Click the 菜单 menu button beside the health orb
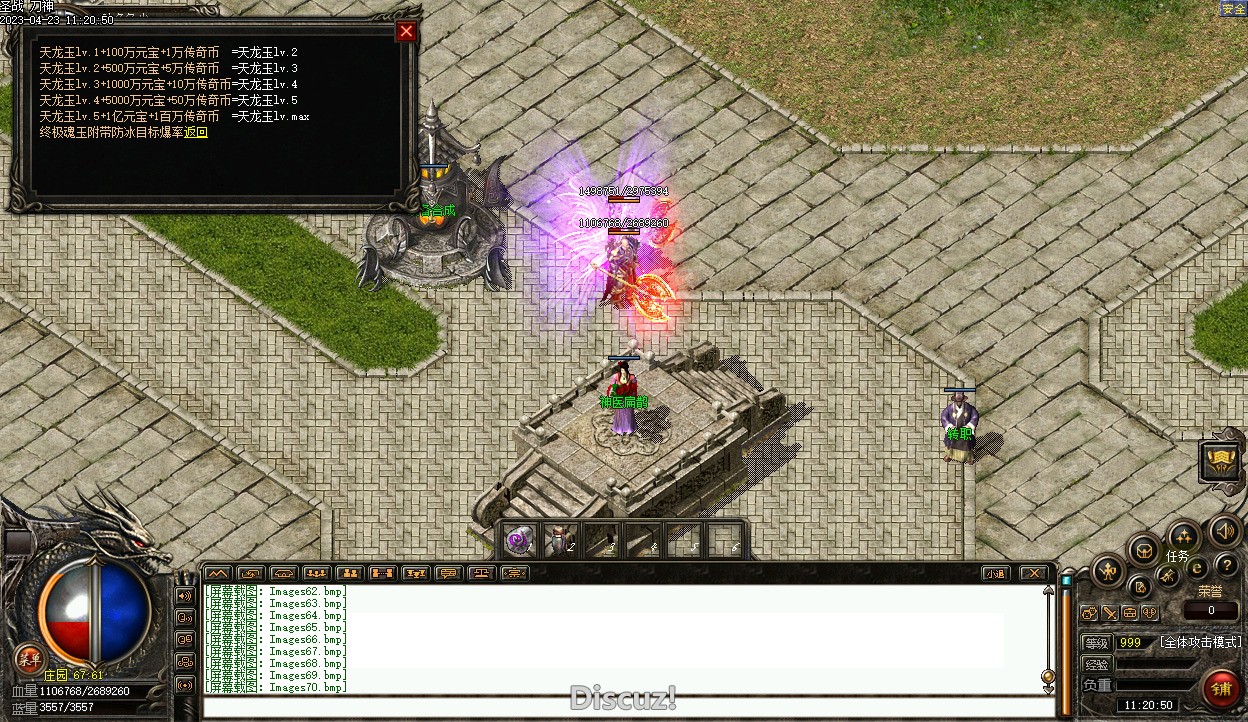This screenshot has height=722, width=1248. point(28,658)
